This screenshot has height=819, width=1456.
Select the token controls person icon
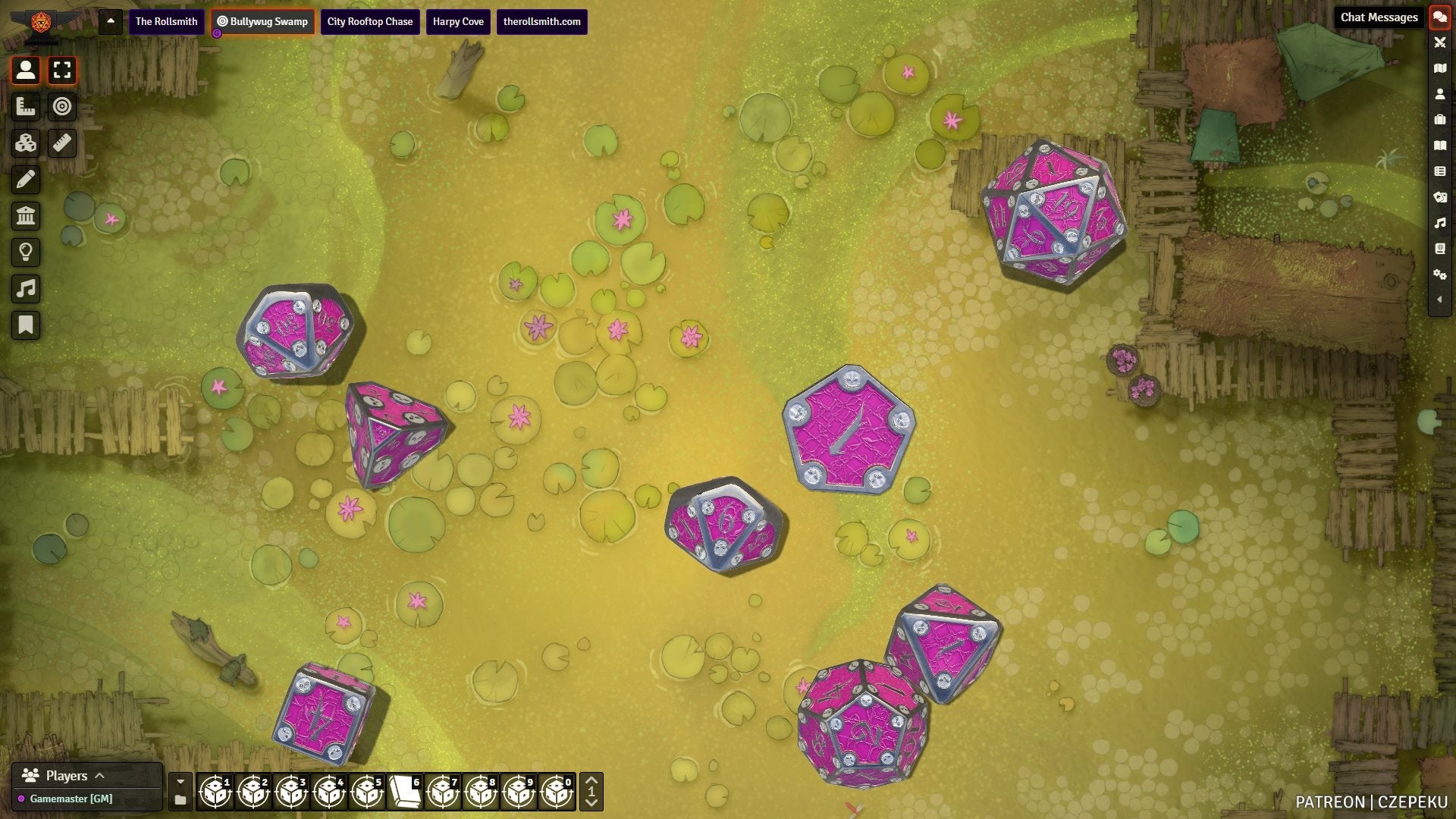pos(26,71)
